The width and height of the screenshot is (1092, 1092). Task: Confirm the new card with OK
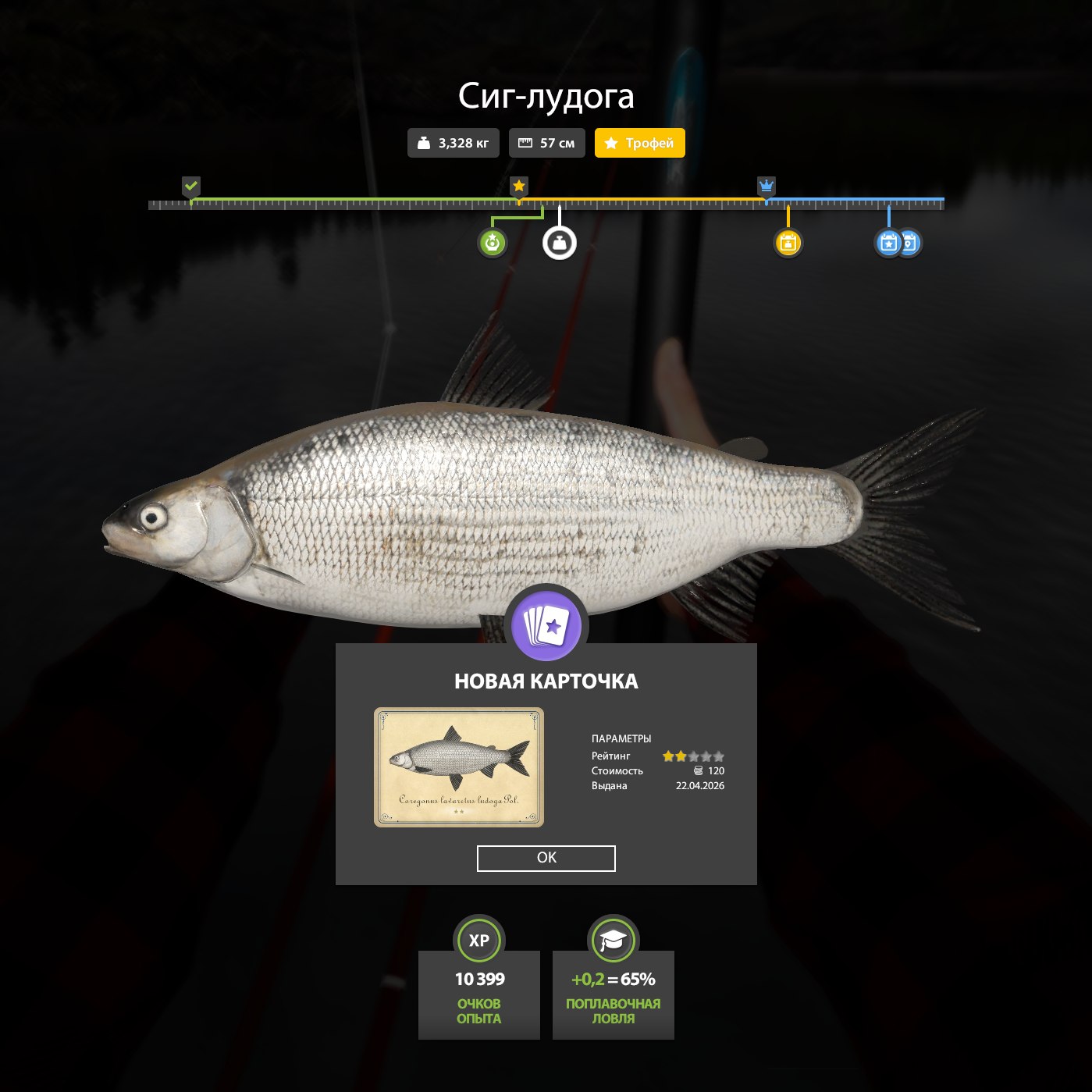[546, 858]
